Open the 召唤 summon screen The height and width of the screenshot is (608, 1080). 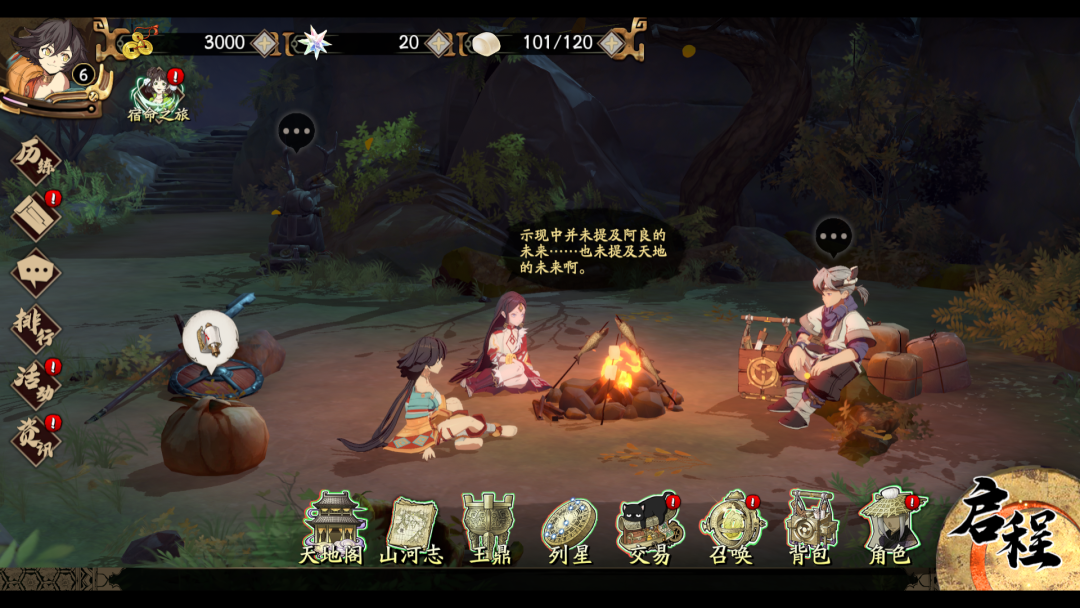730,527
